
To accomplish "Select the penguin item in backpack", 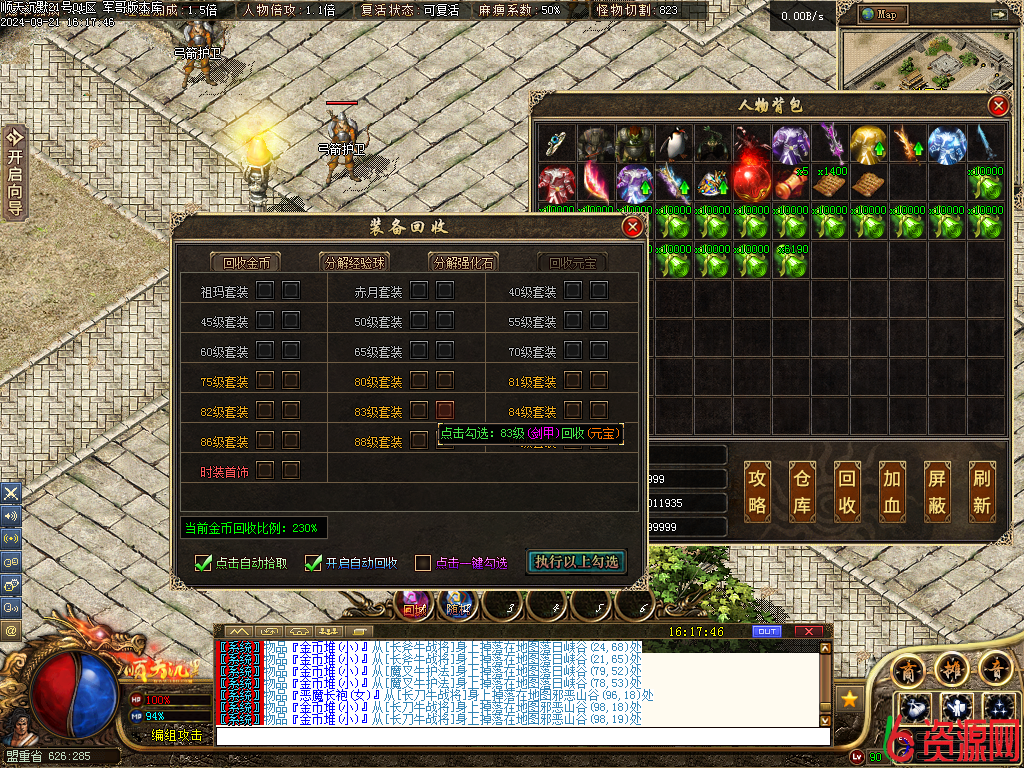I will click(x=674, y=143).
